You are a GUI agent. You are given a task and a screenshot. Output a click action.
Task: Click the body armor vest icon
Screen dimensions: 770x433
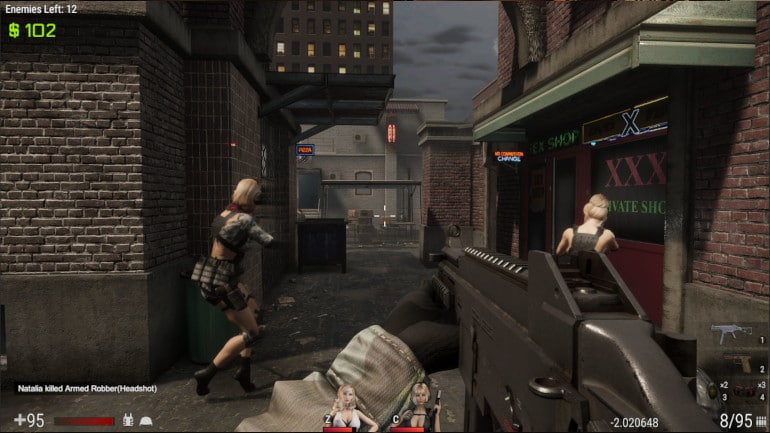127,421
